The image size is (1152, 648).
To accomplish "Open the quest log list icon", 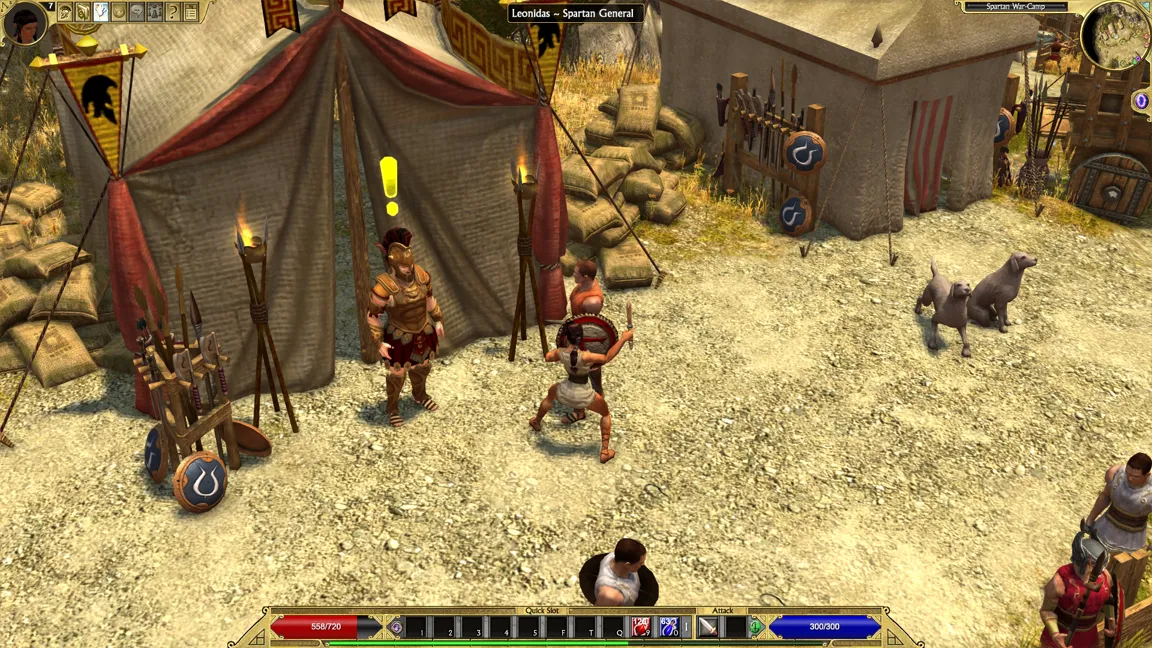I will [x=191, y=12].
